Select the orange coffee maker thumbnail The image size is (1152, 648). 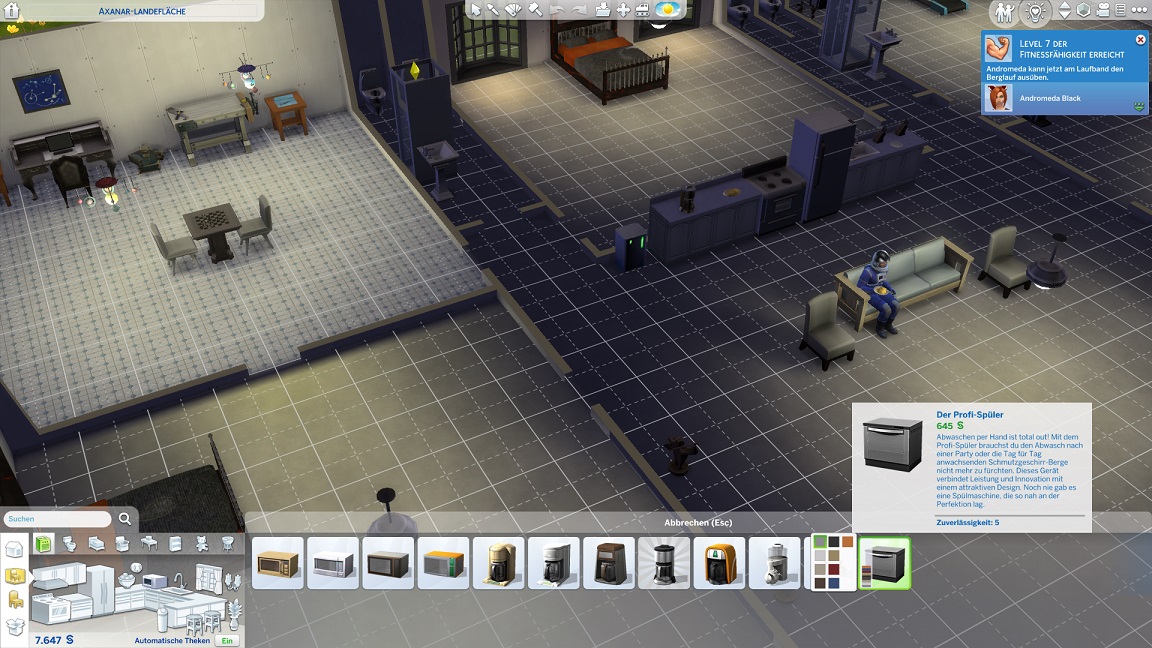click(x=719, y=564)
